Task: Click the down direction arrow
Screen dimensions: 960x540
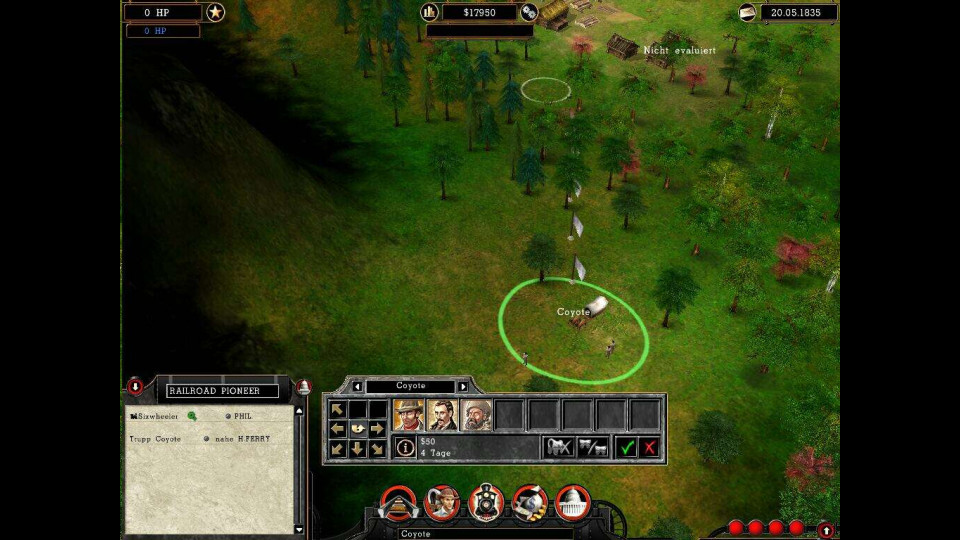Action: 357,449
